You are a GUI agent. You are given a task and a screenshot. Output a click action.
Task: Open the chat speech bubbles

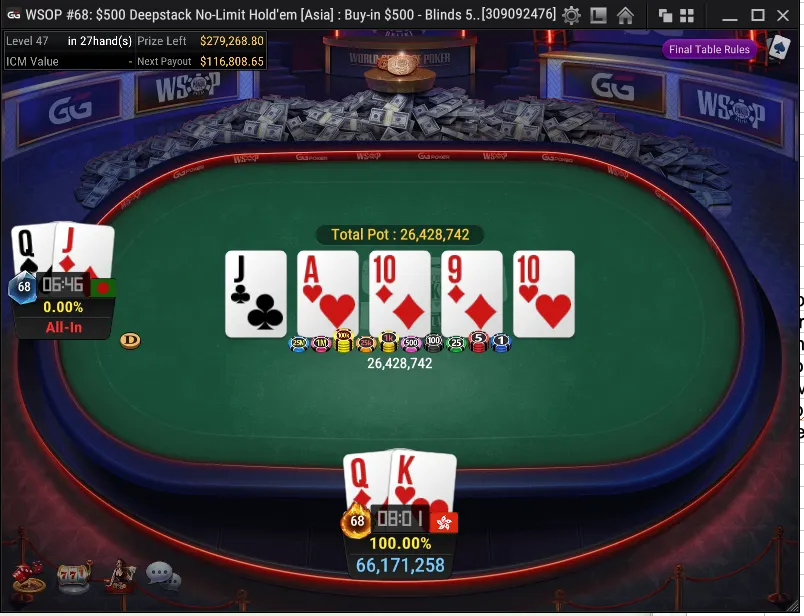[x=162, y=575]
